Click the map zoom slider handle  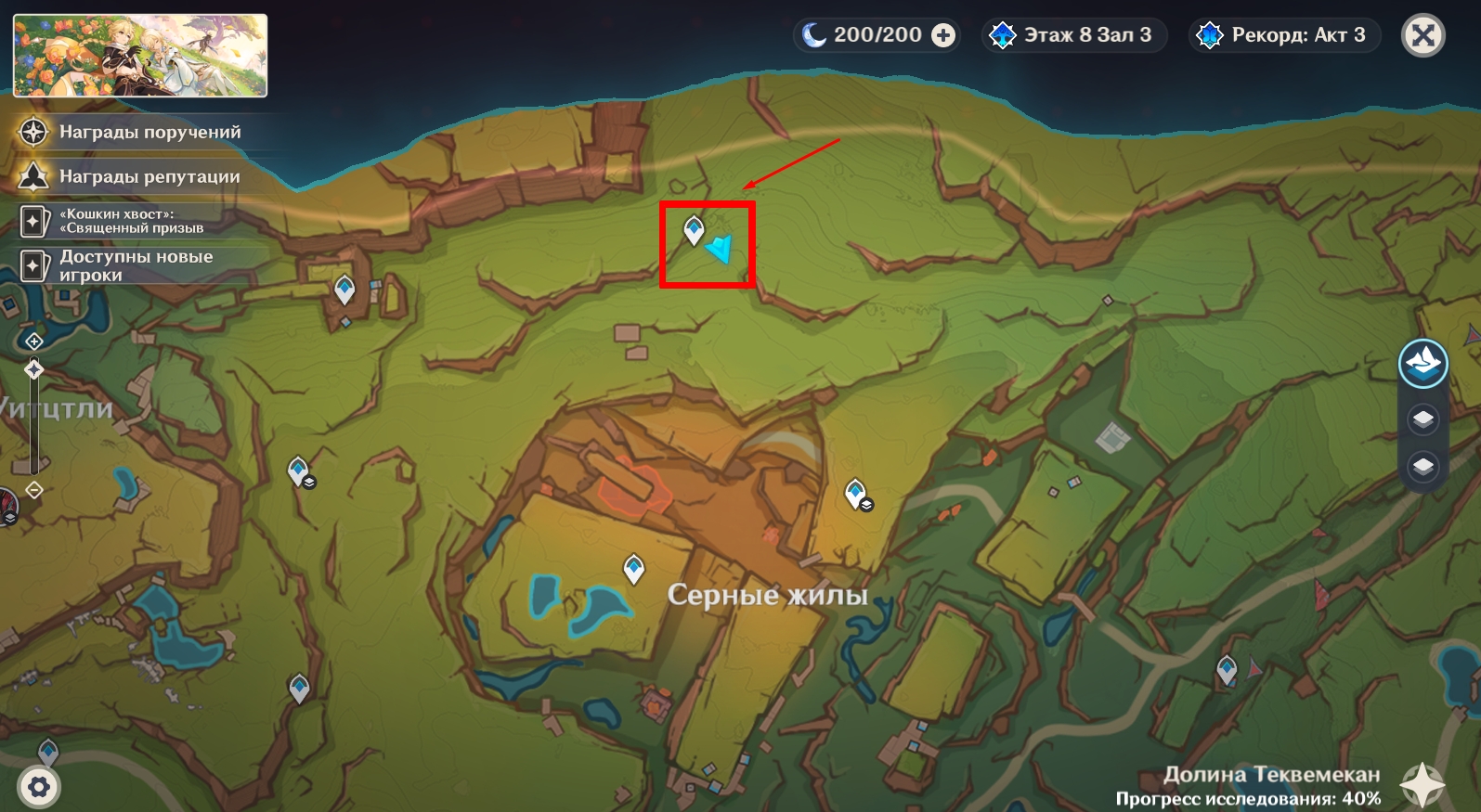click(x=34, y=370)
